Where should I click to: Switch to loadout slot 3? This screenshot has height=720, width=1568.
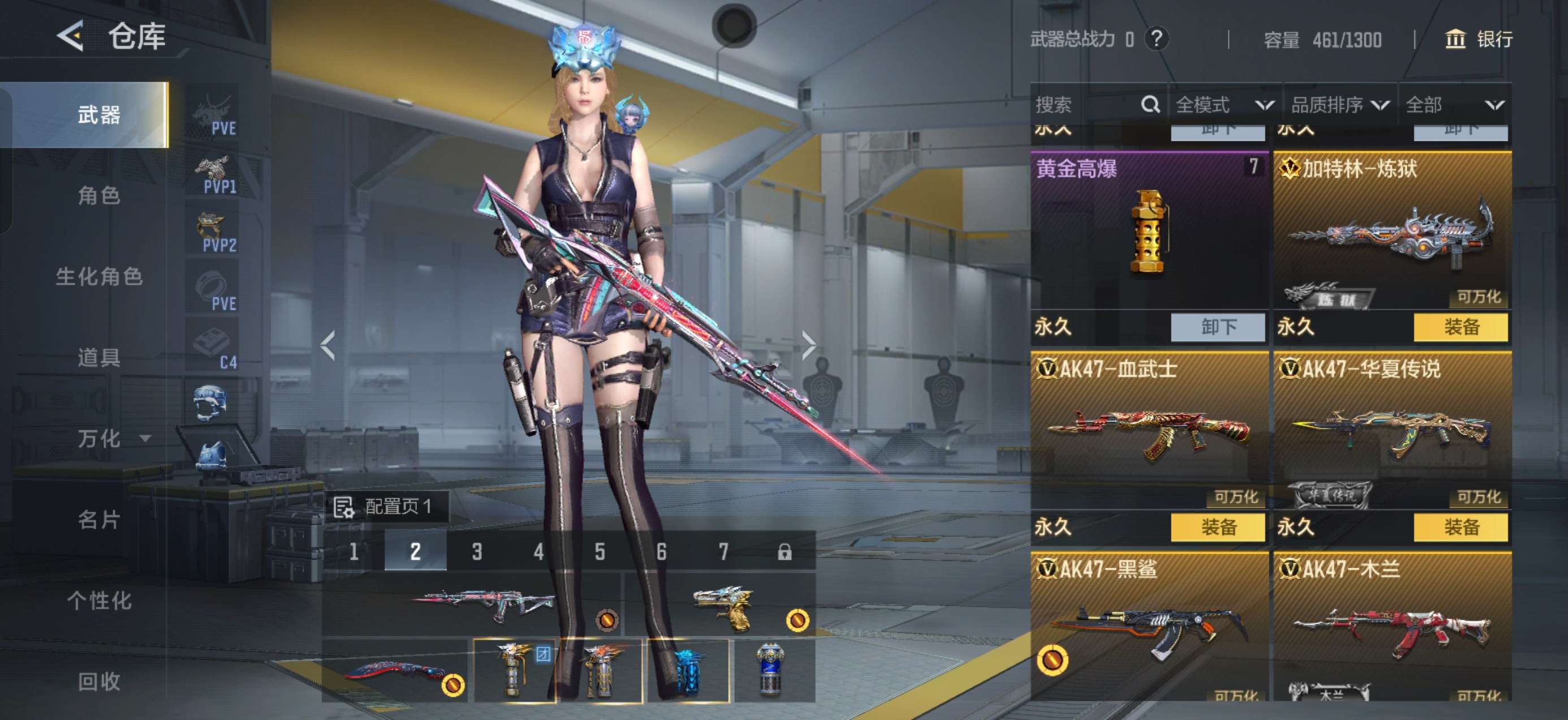point(477,552)
